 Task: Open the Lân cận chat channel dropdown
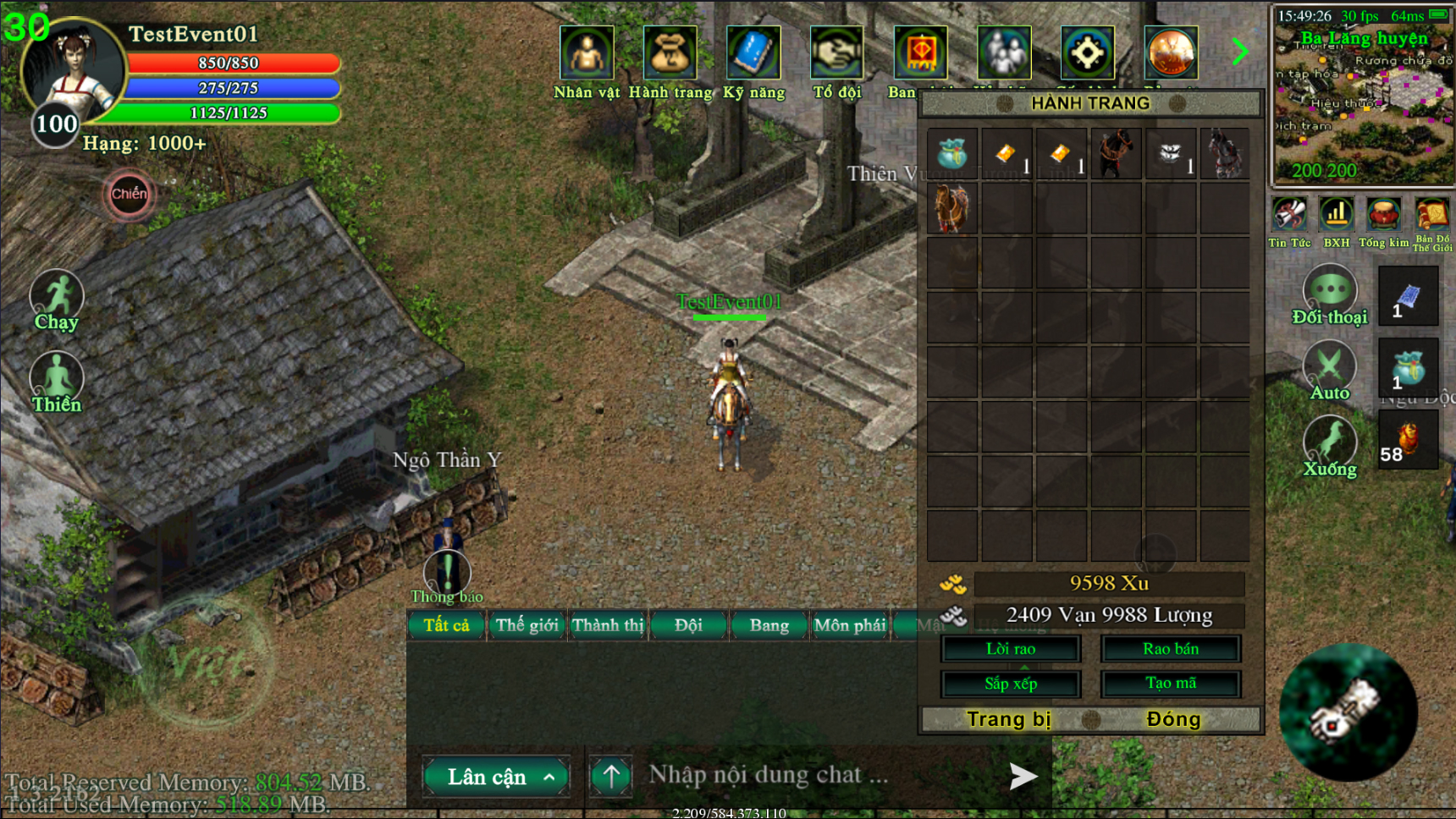(496, 777)
